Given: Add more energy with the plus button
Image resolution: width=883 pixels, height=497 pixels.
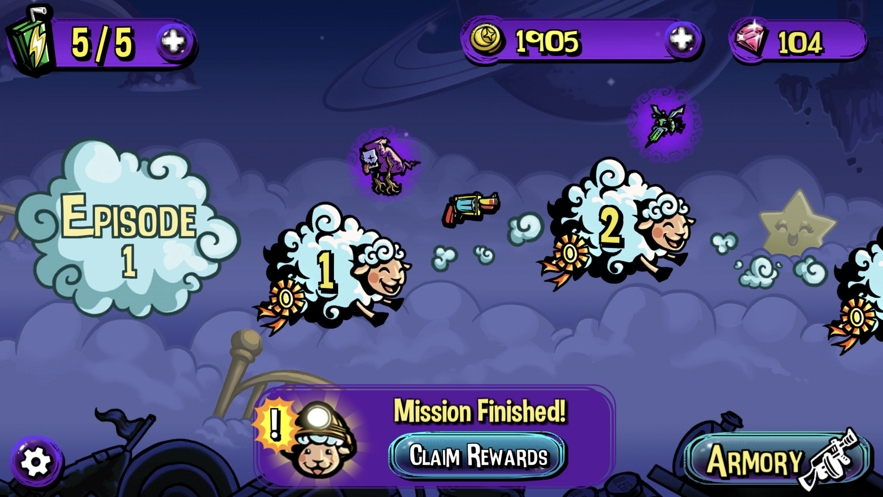Looking at the screenshot, I should click(173, 42).
